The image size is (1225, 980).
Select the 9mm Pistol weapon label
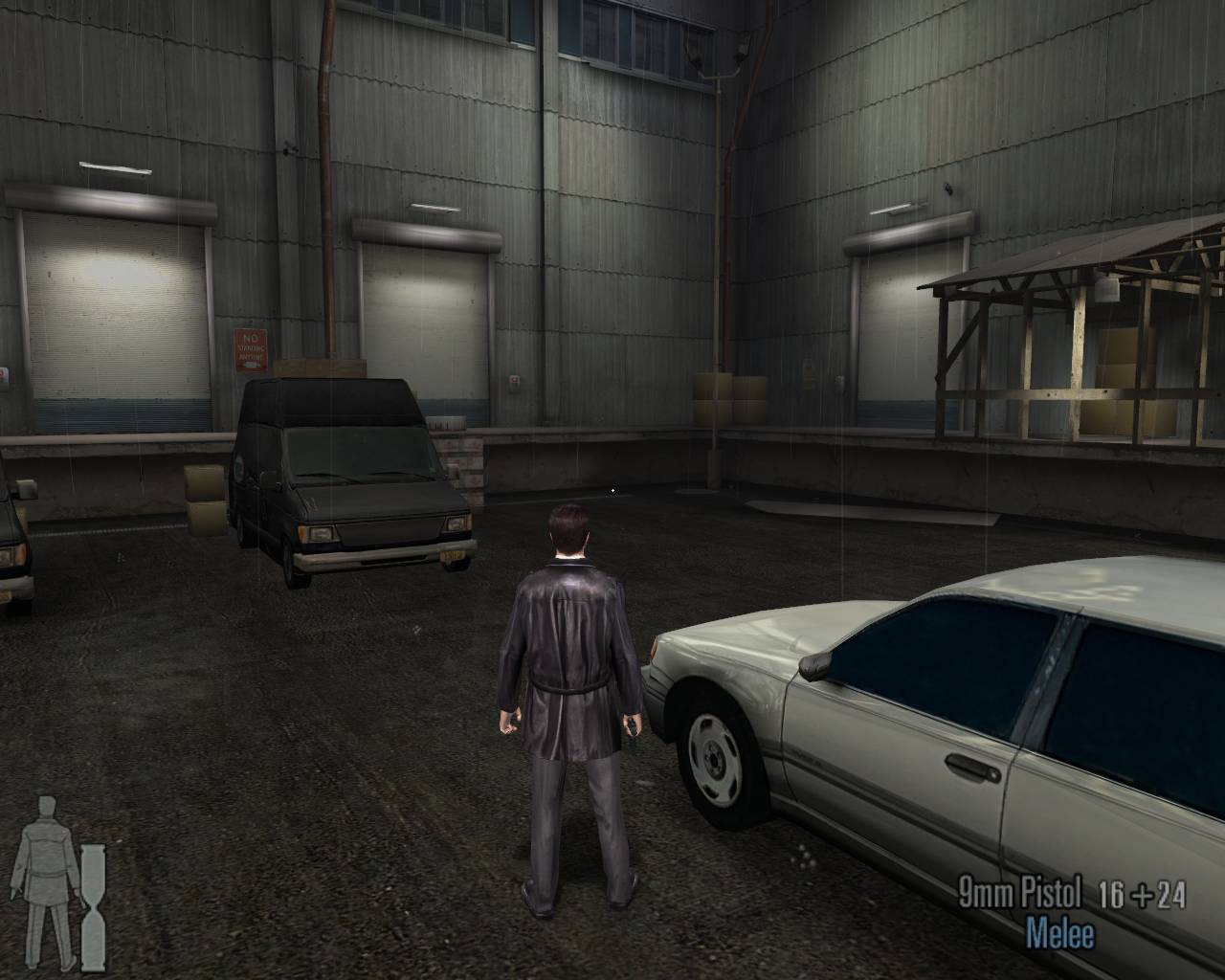pyautogui.click(x=1020, y=894)
